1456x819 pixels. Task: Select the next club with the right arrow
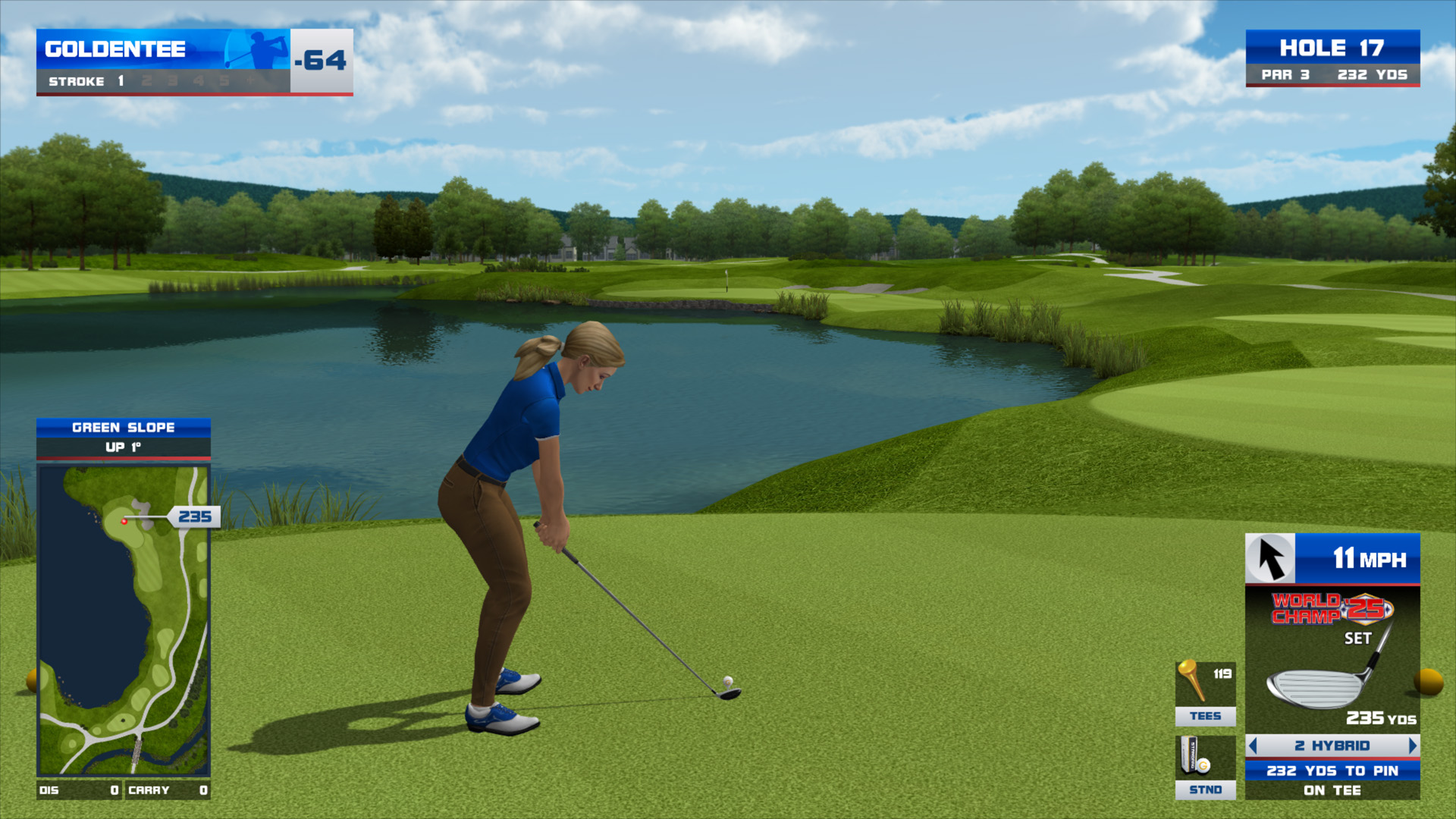(x=1412, y=746)
